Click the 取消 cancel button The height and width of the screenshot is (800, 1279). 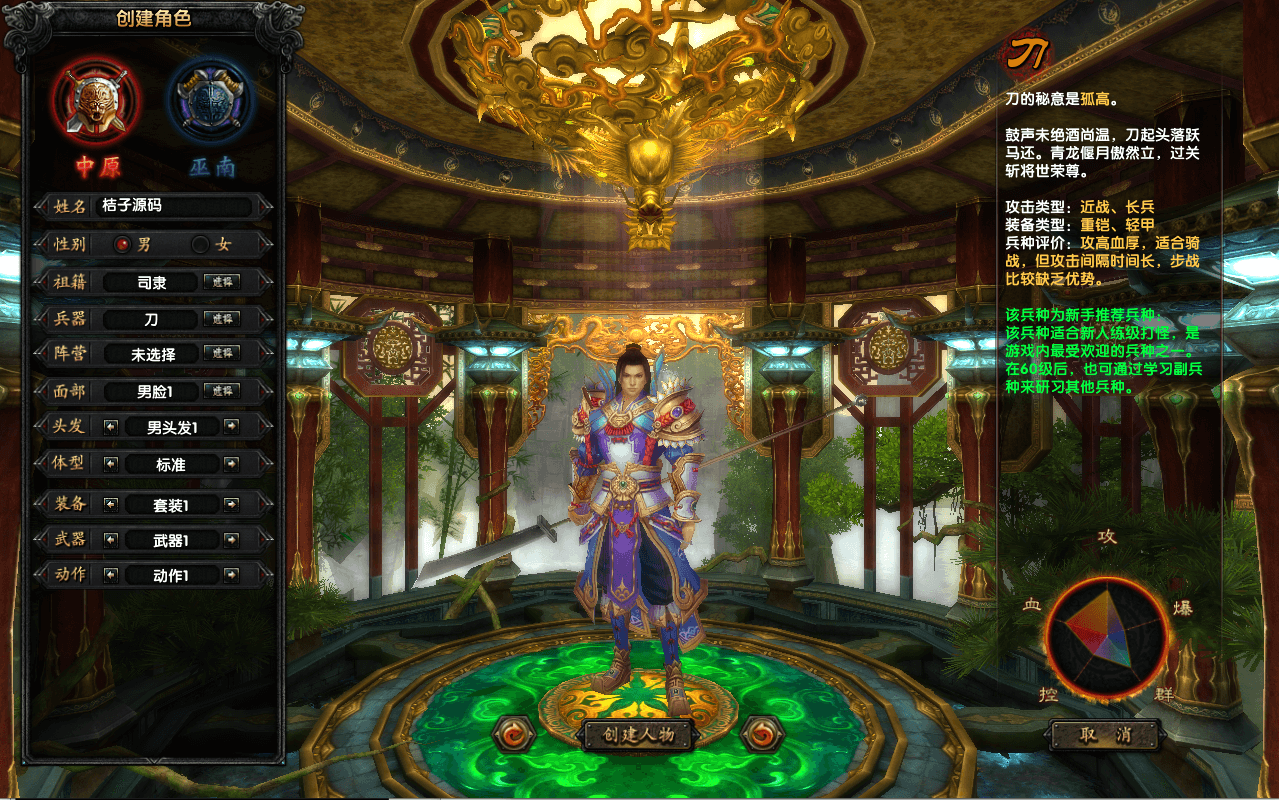pyautogui.click(x=1104, y=735)
